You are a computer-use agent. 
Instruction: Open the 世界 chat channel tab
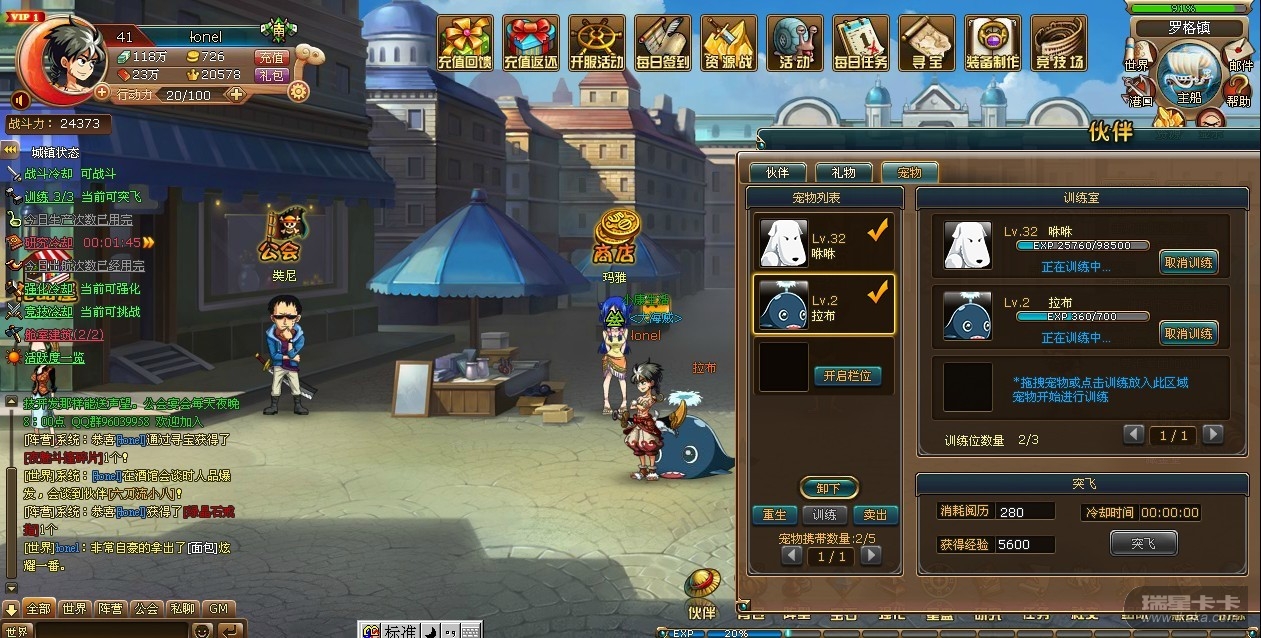tap(74, 608)
